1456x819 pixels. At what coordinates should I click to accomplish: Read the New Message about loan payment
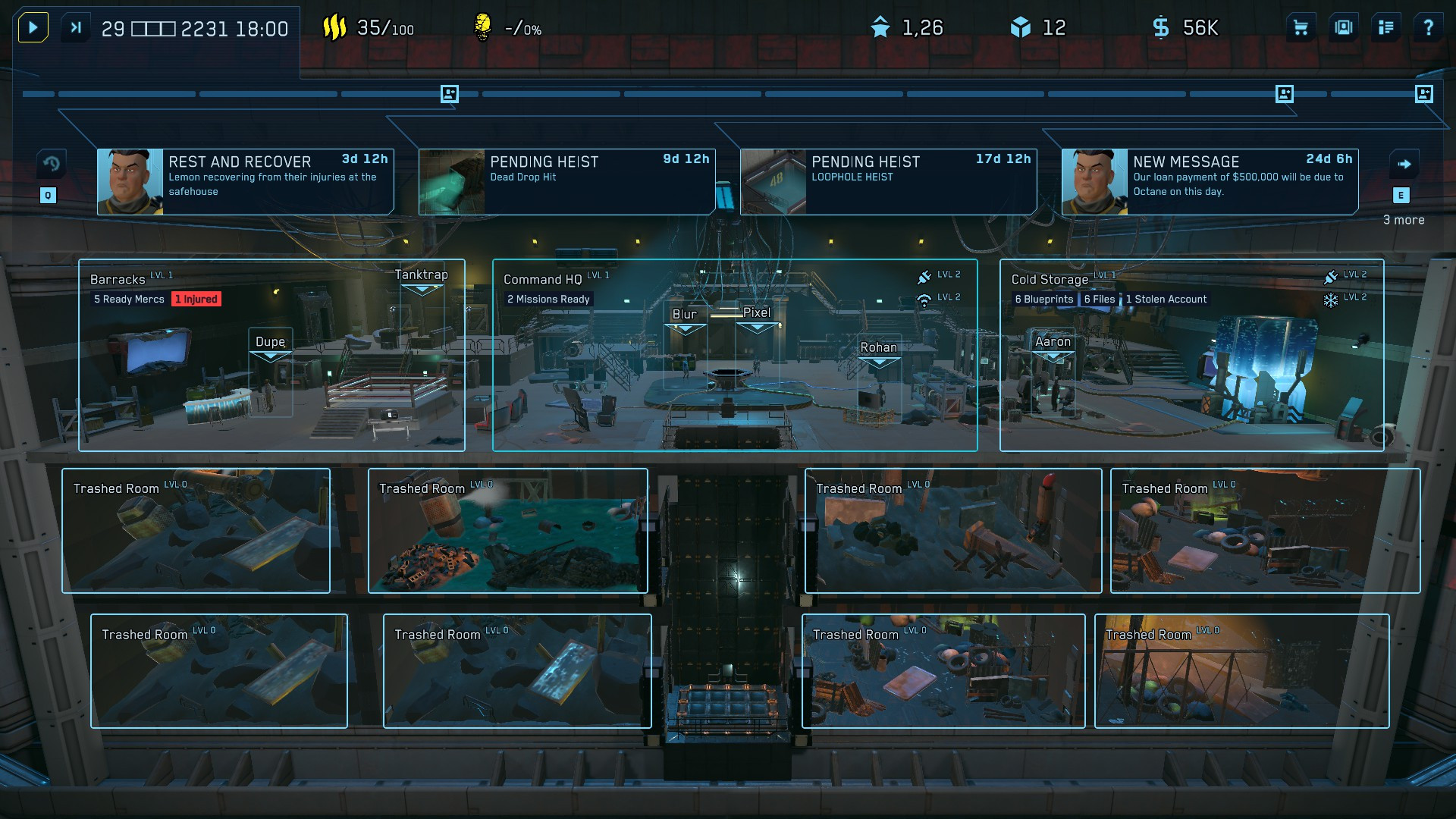(1210, 182)
